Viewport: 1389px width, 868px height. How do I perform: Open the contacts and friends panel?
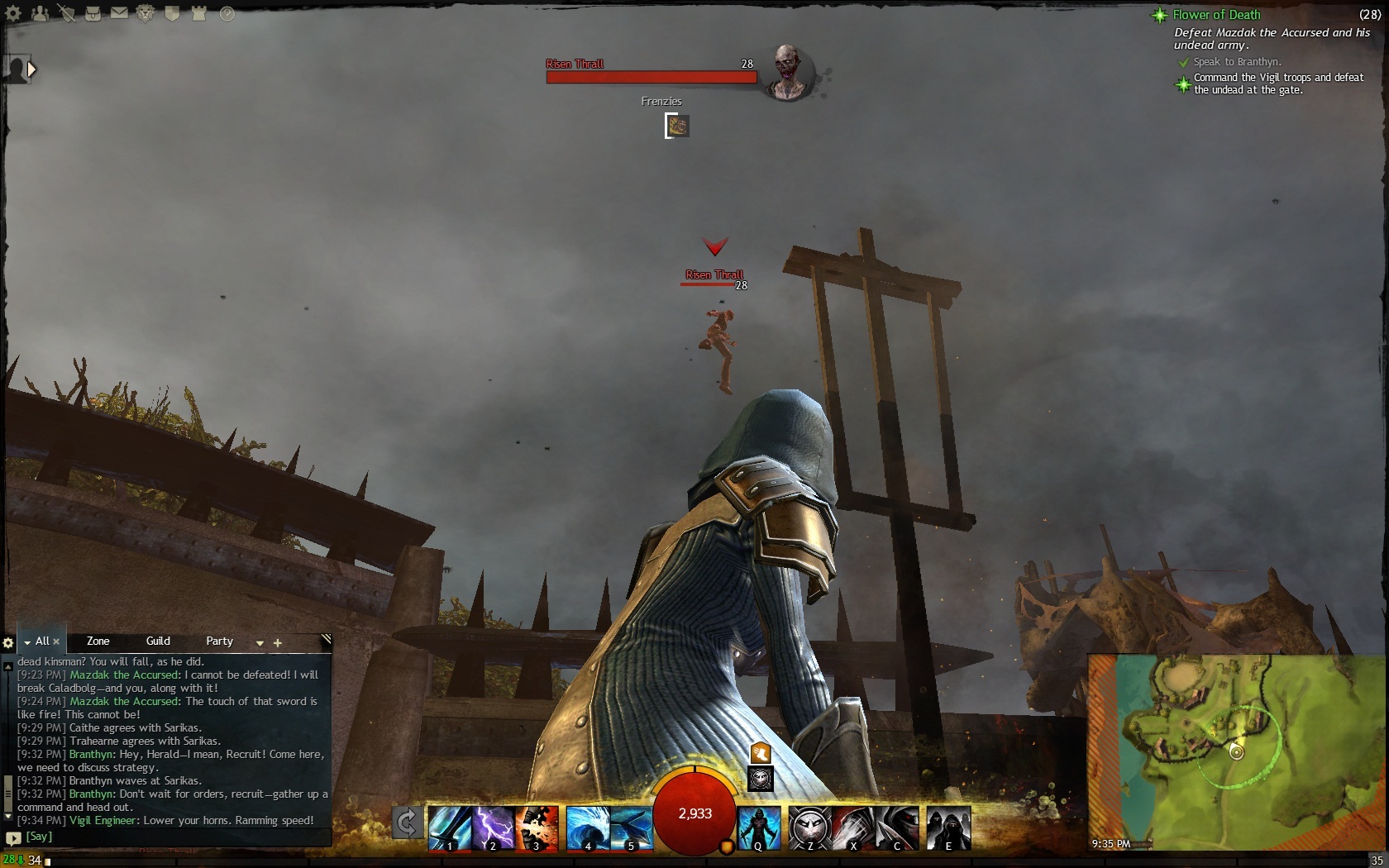click(41, 13)
